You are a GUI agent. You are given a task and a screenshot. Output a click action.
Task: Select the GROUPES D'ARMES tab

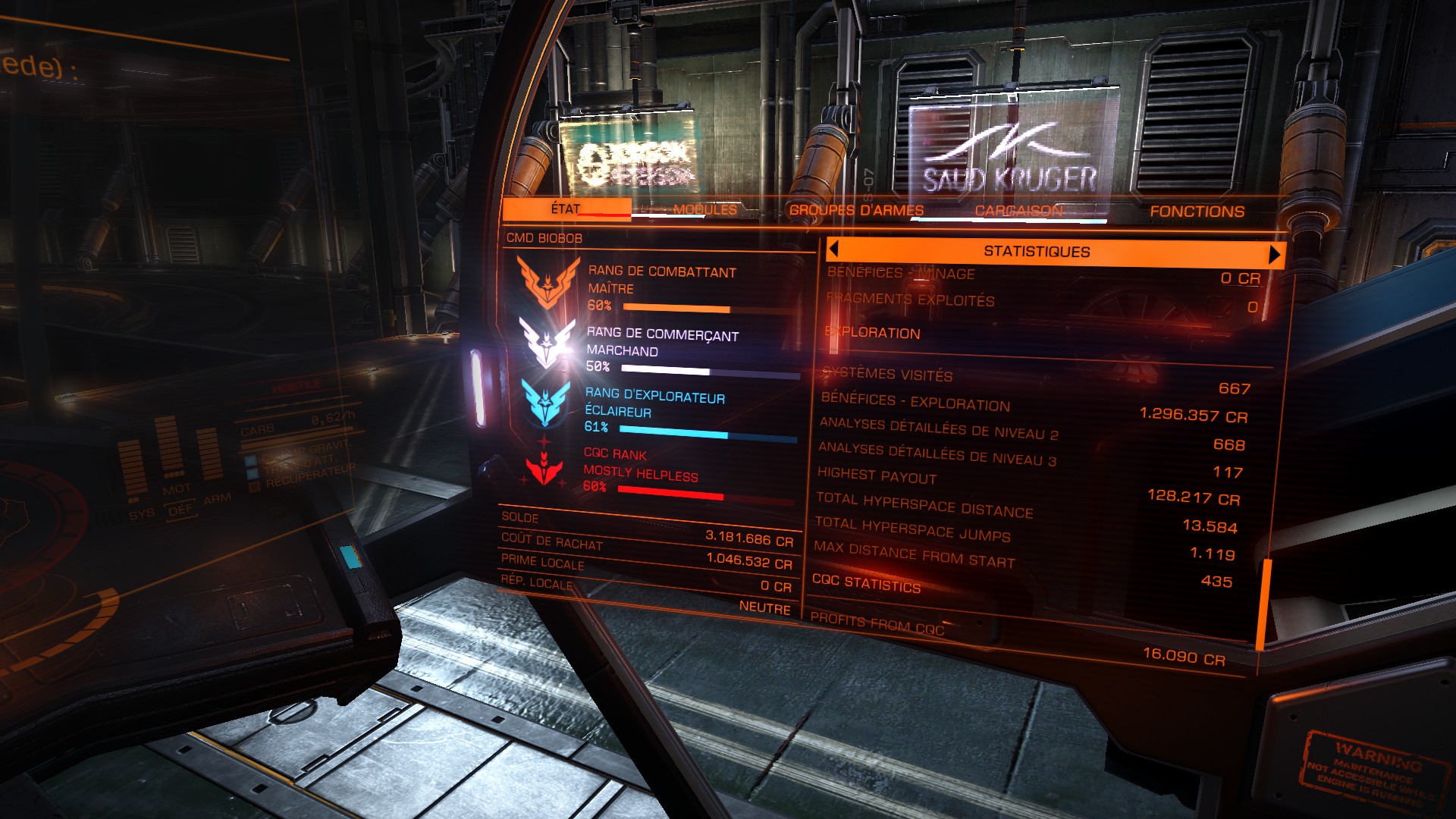(856, 210)
